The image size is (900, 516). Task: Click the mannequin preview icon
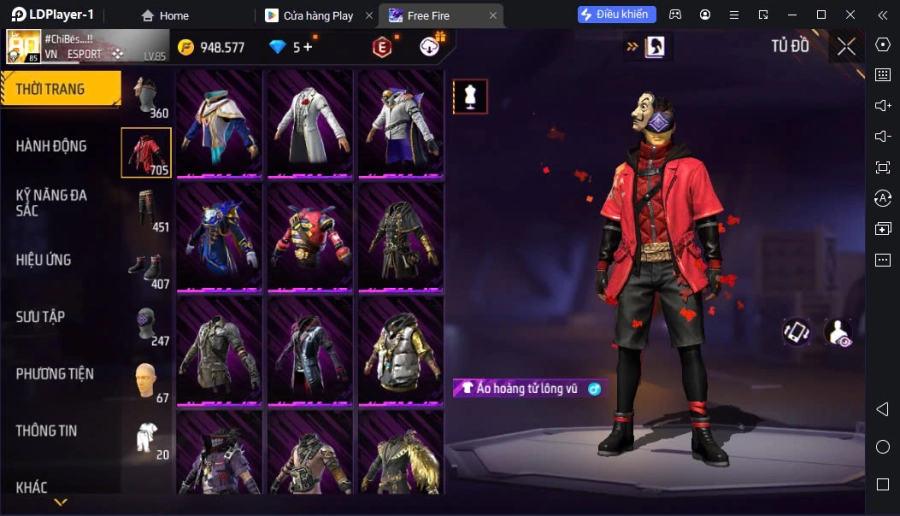[470, 96]
